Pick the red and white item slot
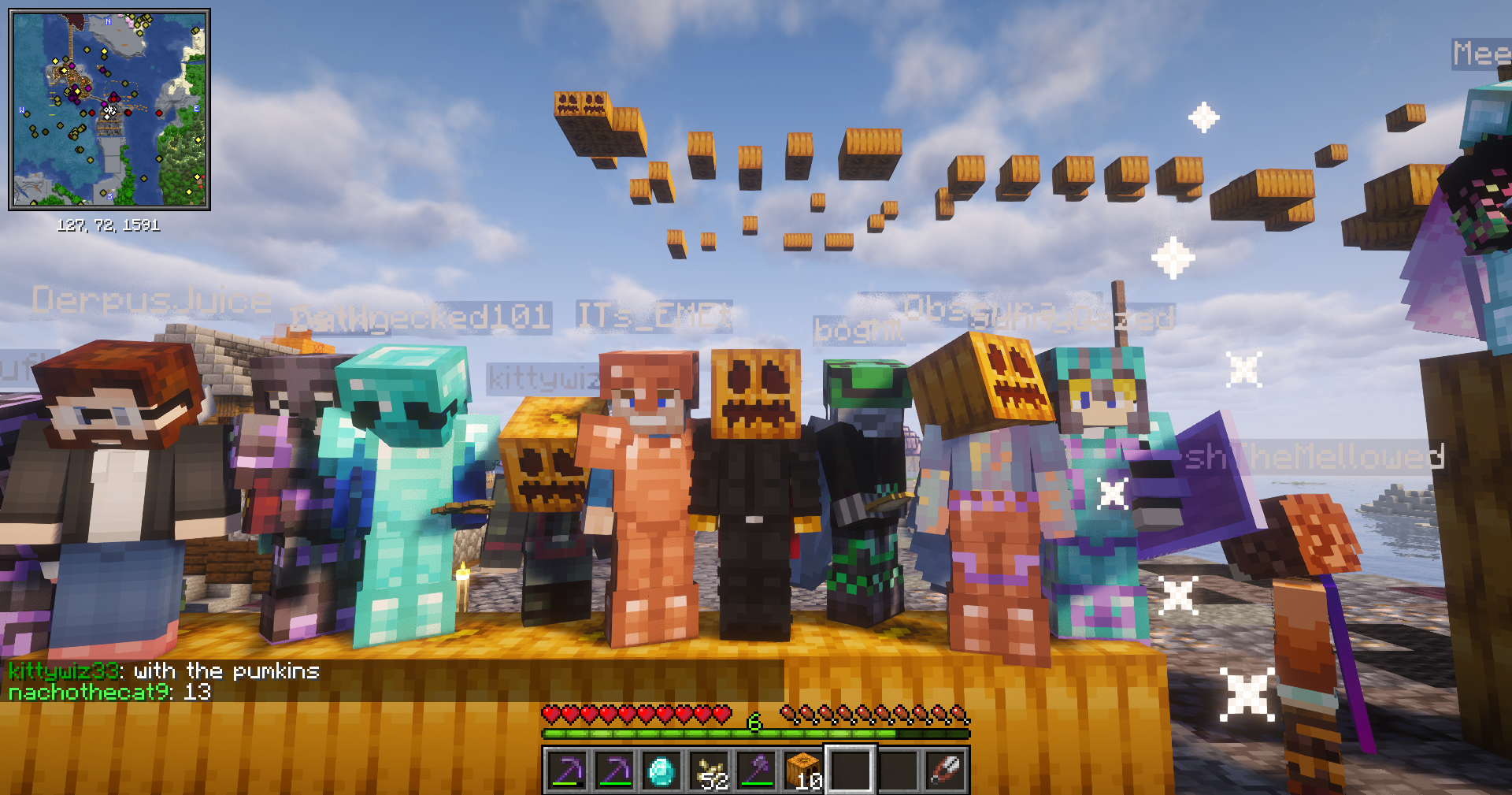The image size is (1512, 795). pos(945,770)
